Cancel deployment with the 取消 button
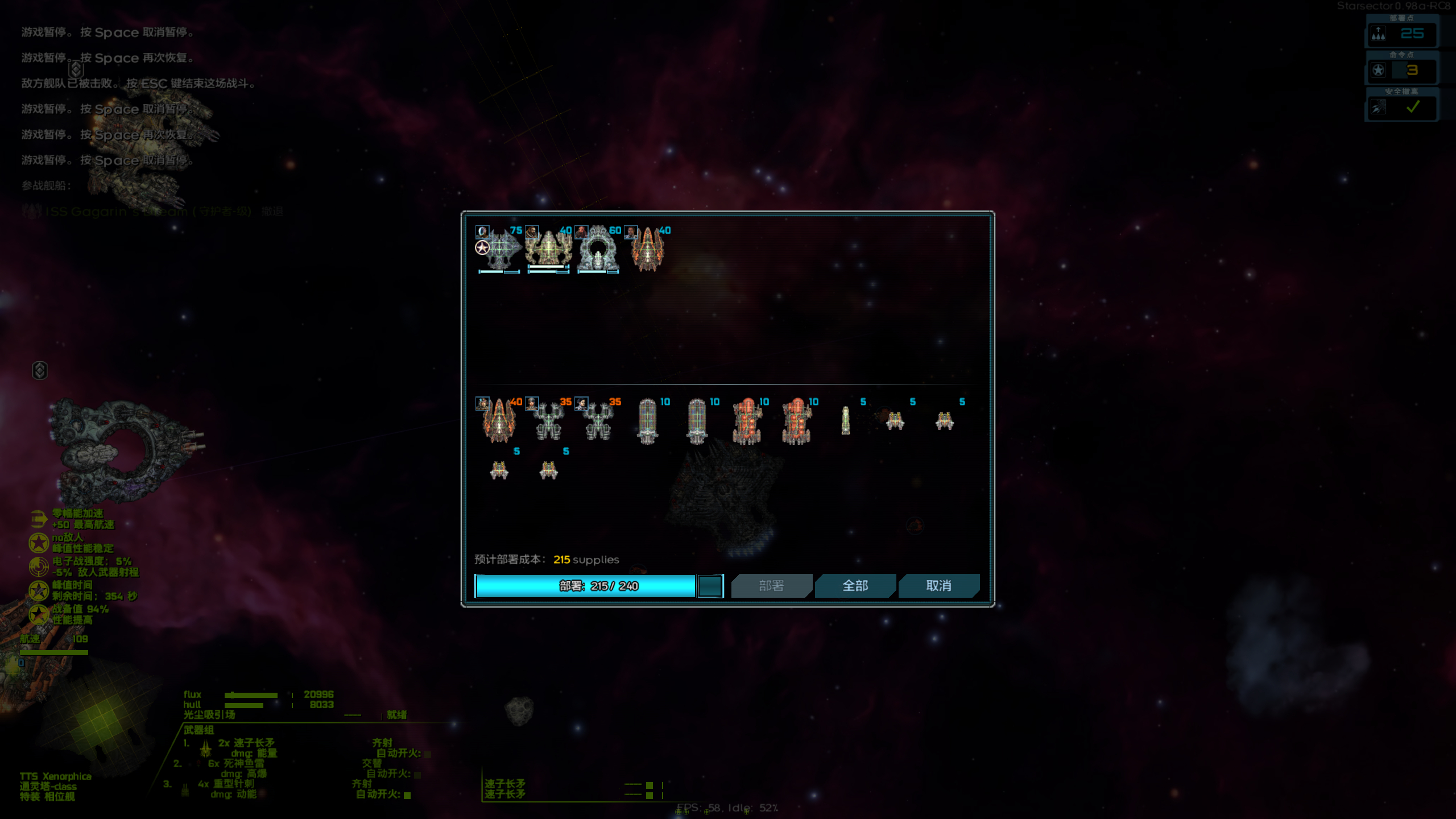This screenshot has height=819, width=1456. (938, 586)
